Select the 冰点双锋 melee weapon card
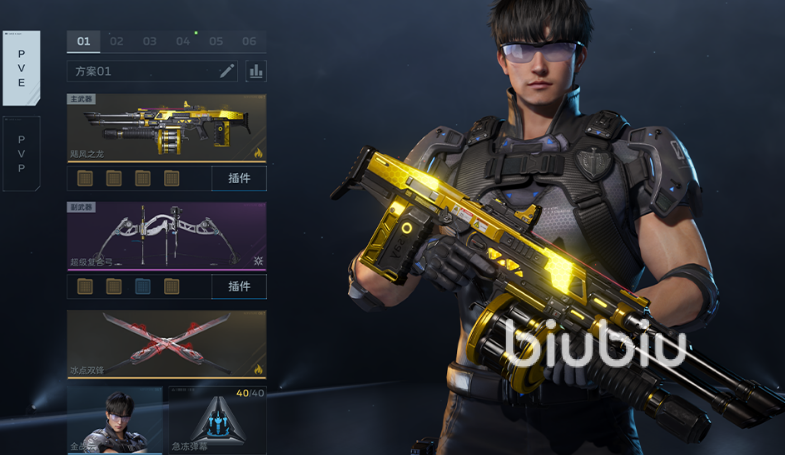 click(x=166, y=344)
